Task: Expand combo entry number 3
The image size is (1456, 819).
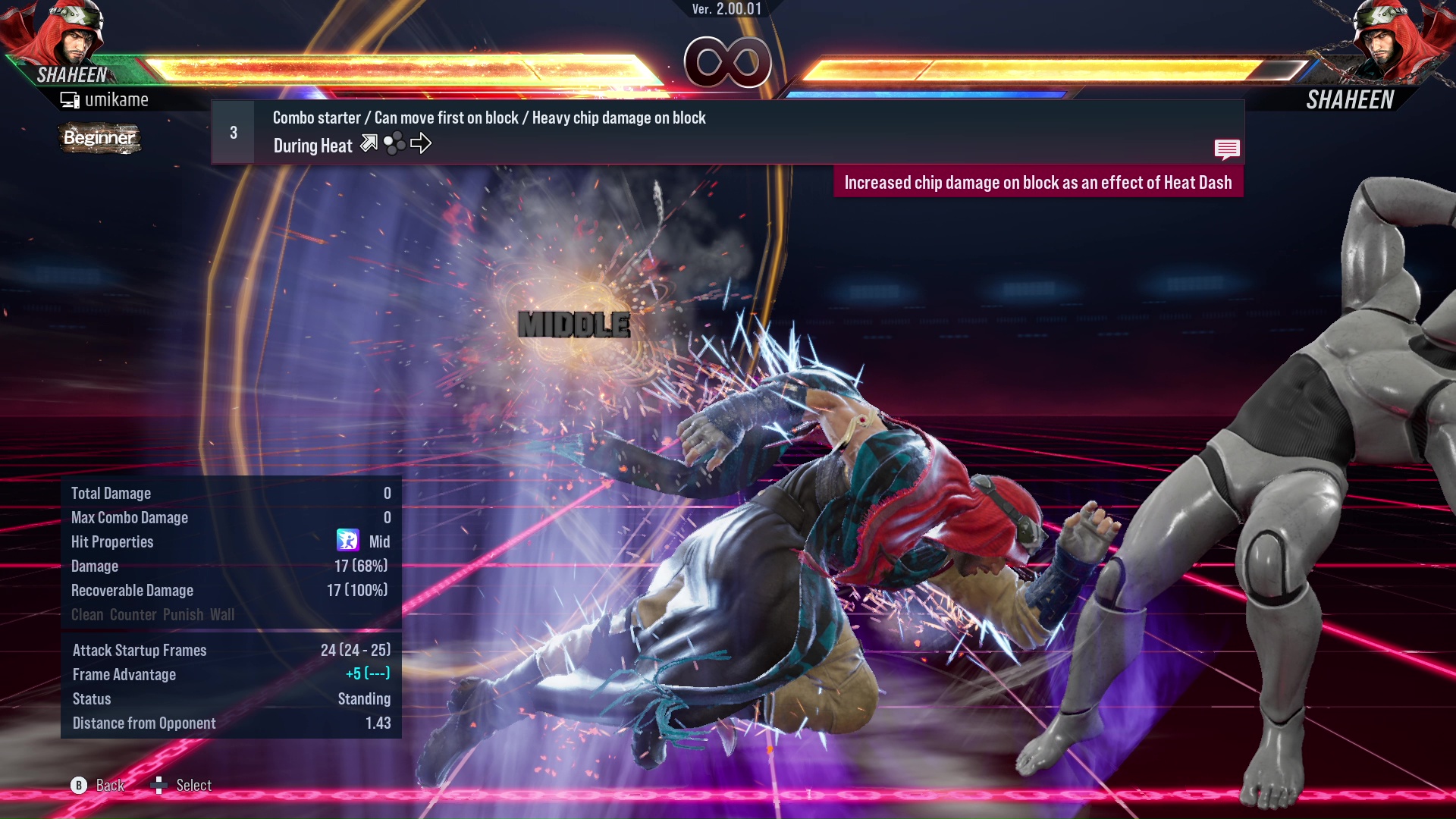Action: 234,131
